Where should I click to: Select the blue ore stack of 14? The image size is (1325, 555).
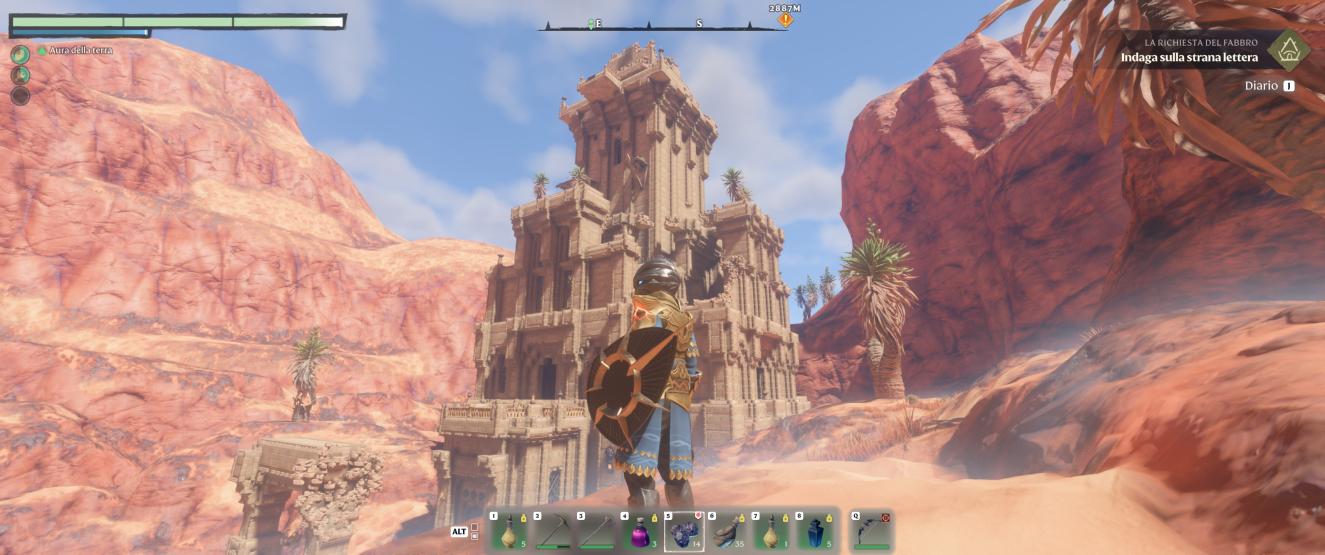[684, 532]
